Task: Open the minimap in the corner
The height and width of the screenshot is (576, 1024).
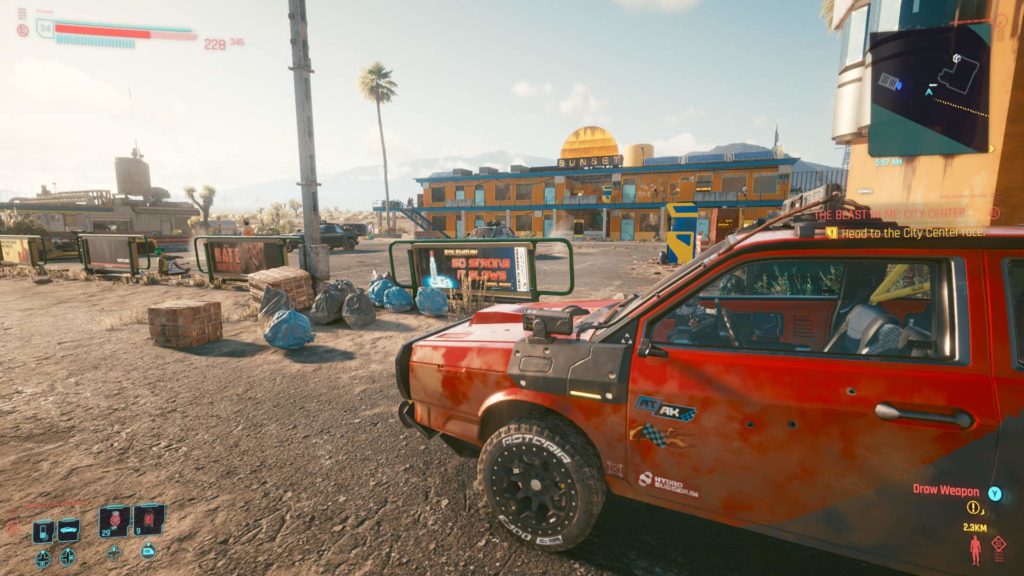Action: [x=928, y=90]
